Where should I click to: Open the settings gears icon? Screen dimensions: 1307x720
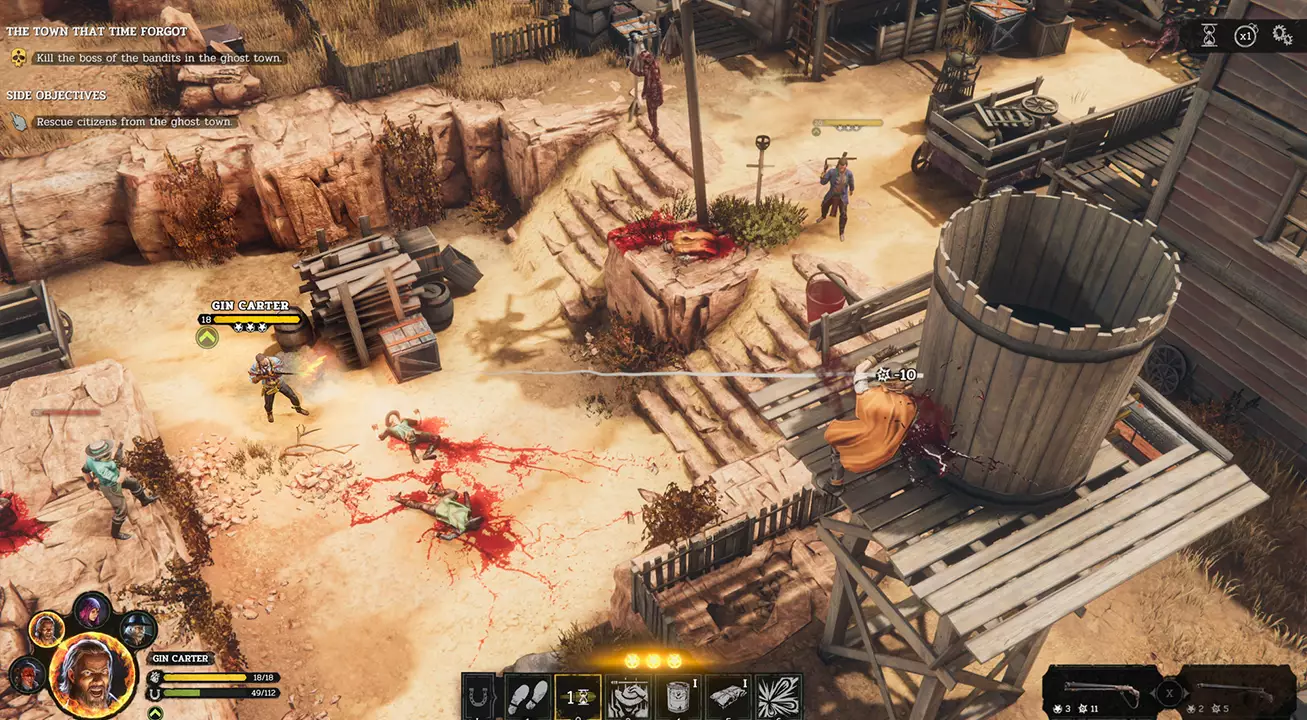[x=1283, y=34]
